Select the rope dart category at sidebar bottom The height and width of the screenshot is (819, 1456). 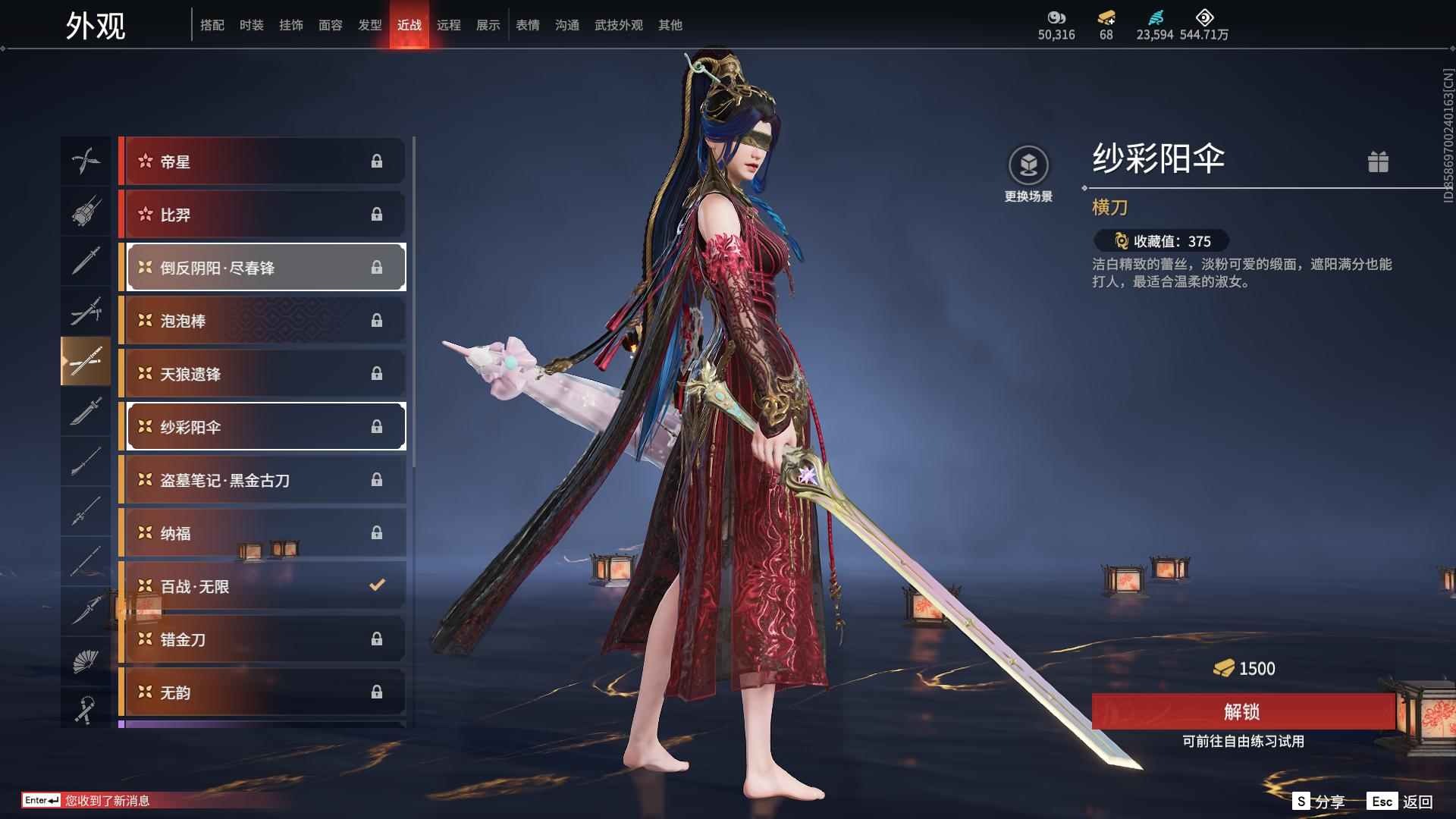pyautogui.click(x=86, y=709)
